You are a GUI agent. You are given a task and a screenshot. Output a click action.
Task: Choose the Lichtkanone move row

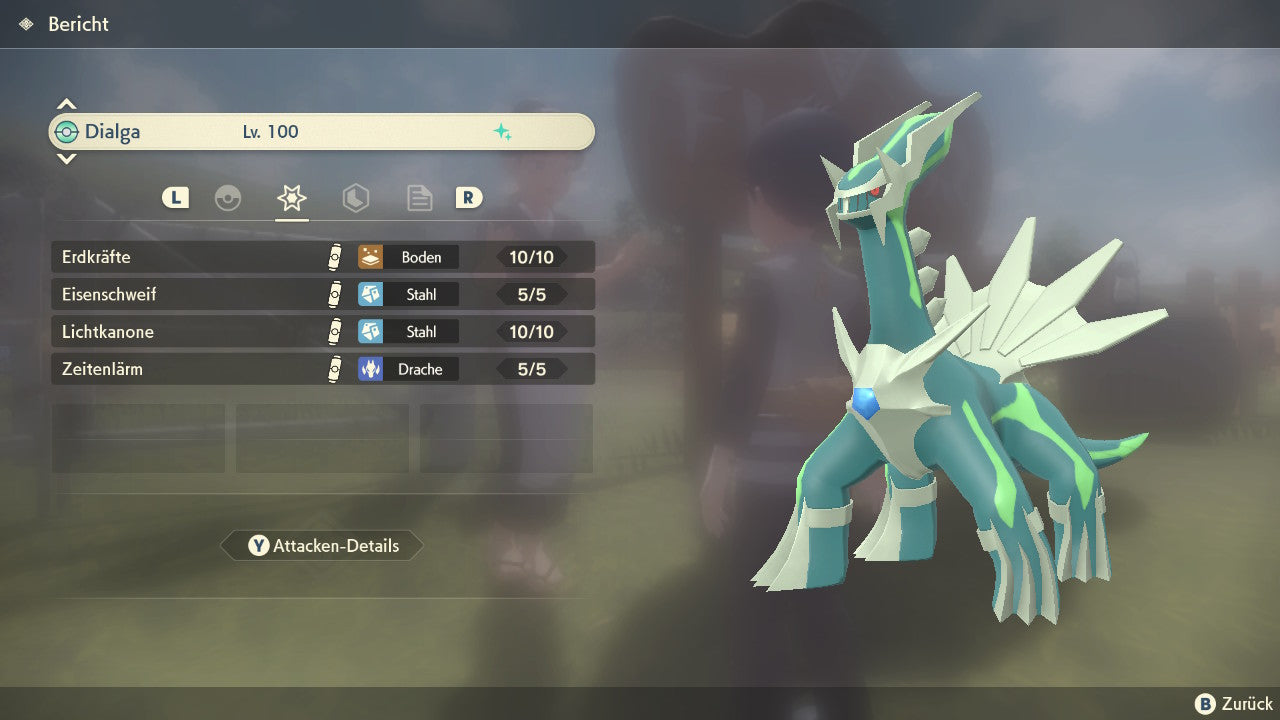(x=322, y=332)
